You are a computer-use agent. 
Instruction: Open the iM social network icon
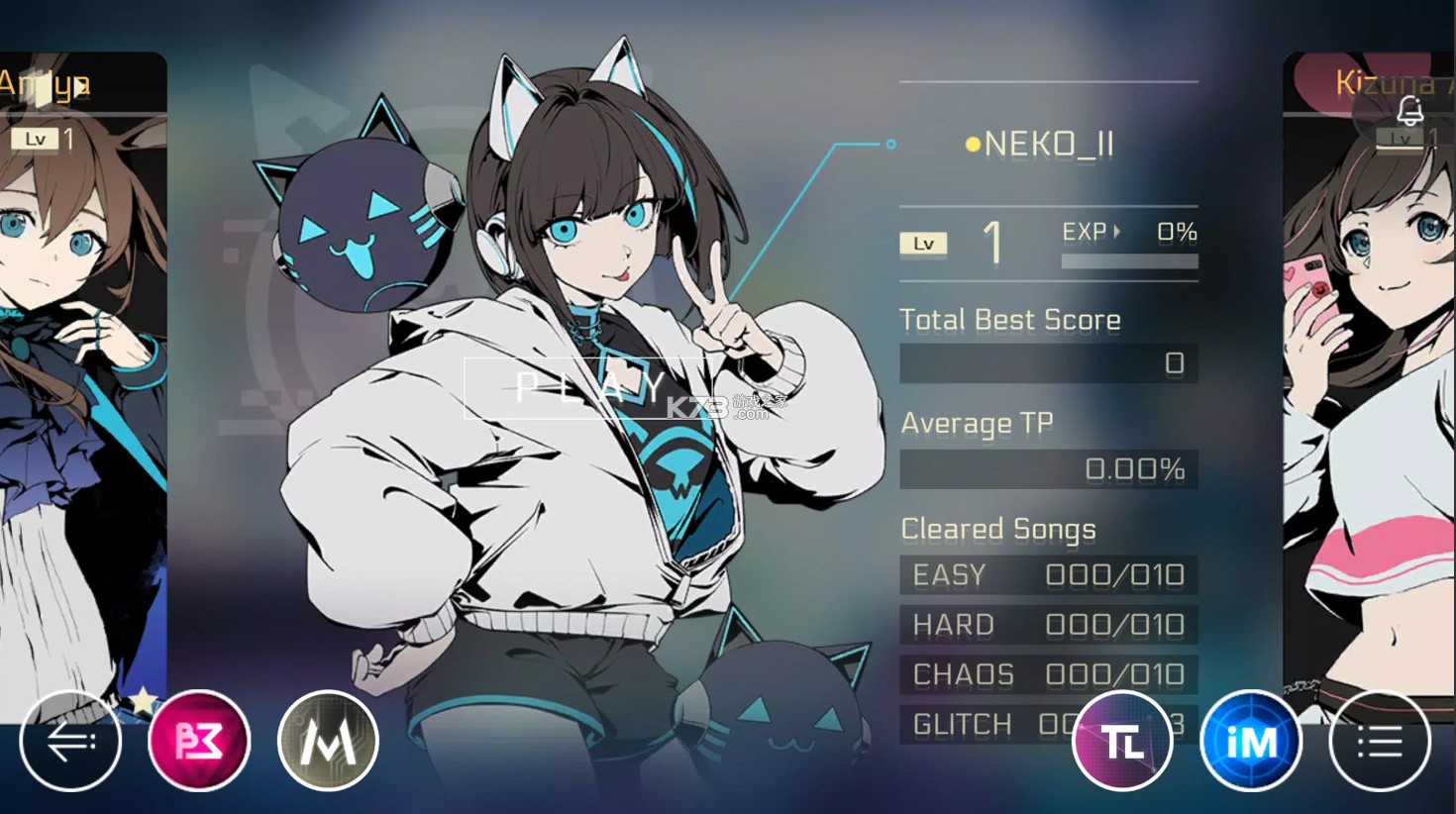[1251, 740]
